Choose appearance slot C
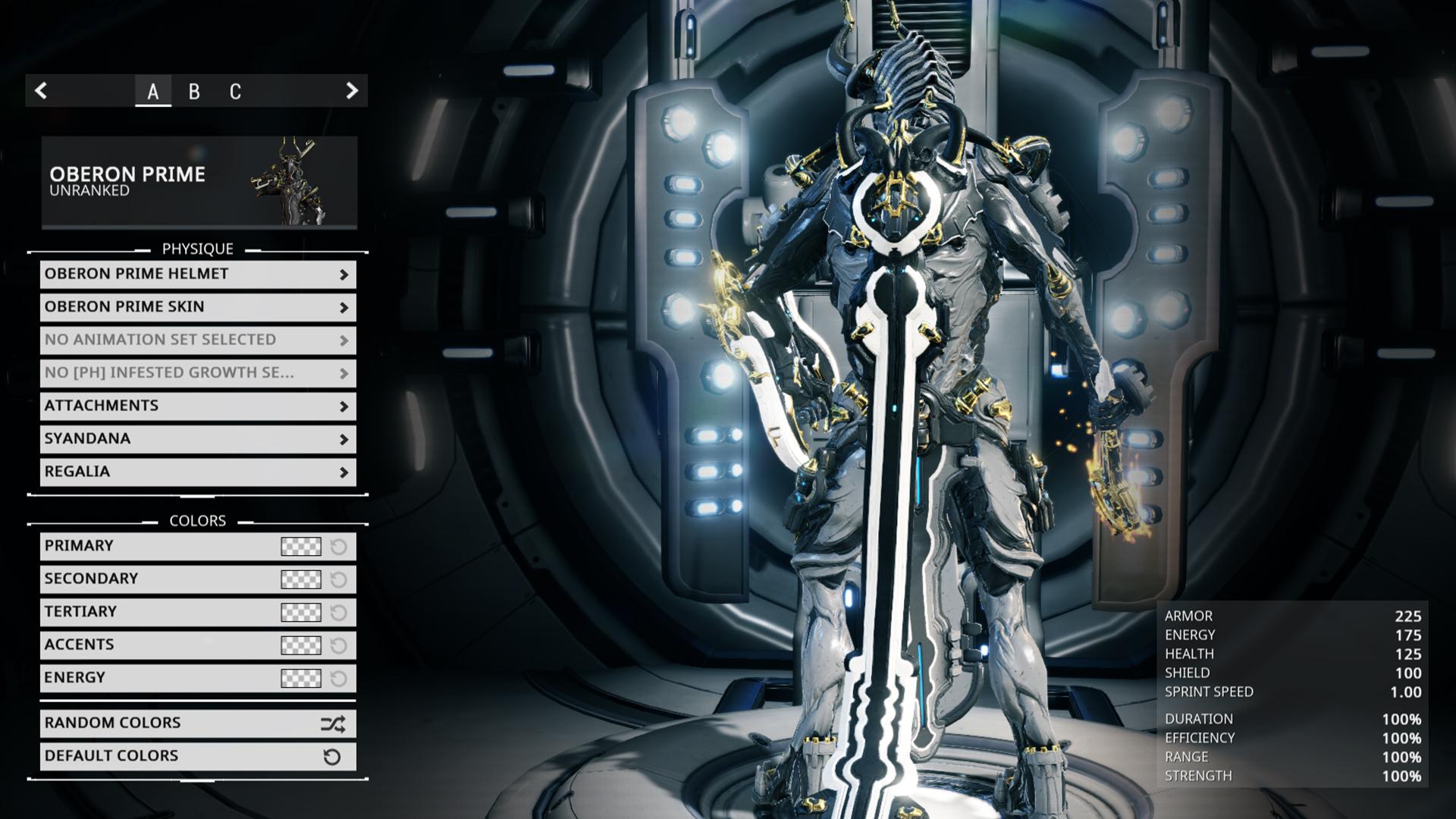 pos(235,92)
